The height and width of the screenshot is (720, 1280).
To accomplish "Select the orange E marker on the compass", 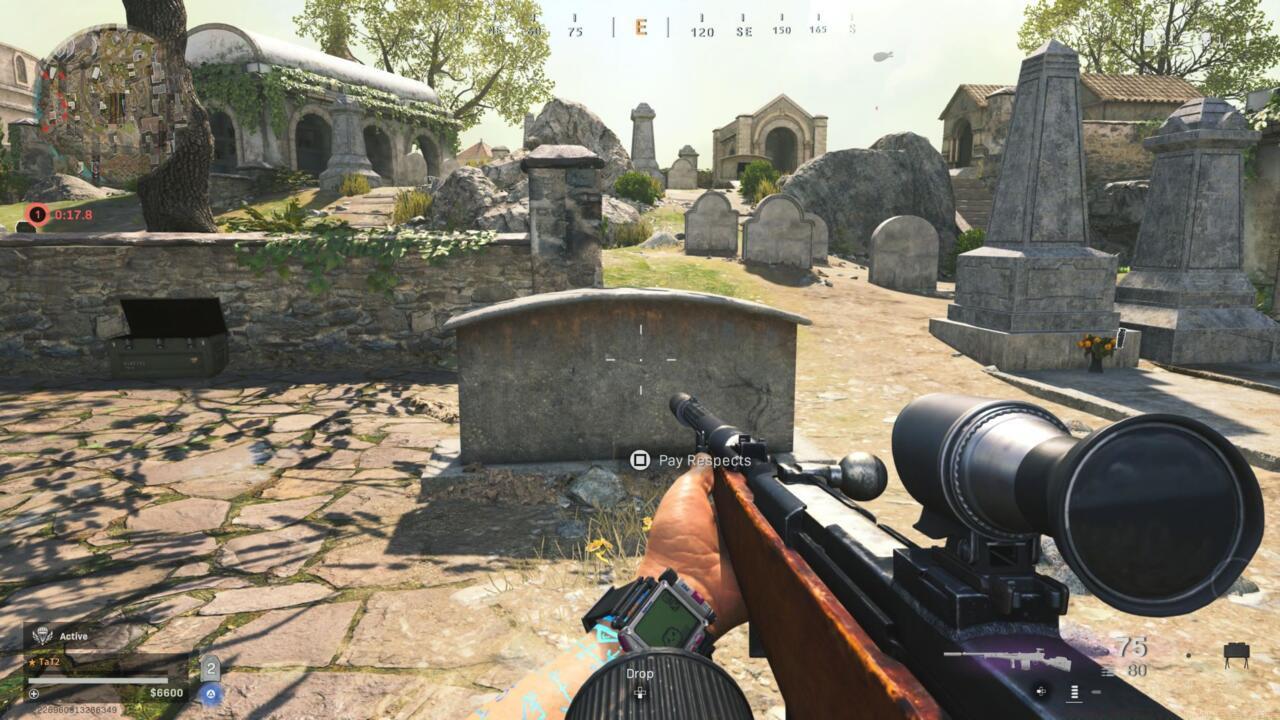I will (640, 27).
